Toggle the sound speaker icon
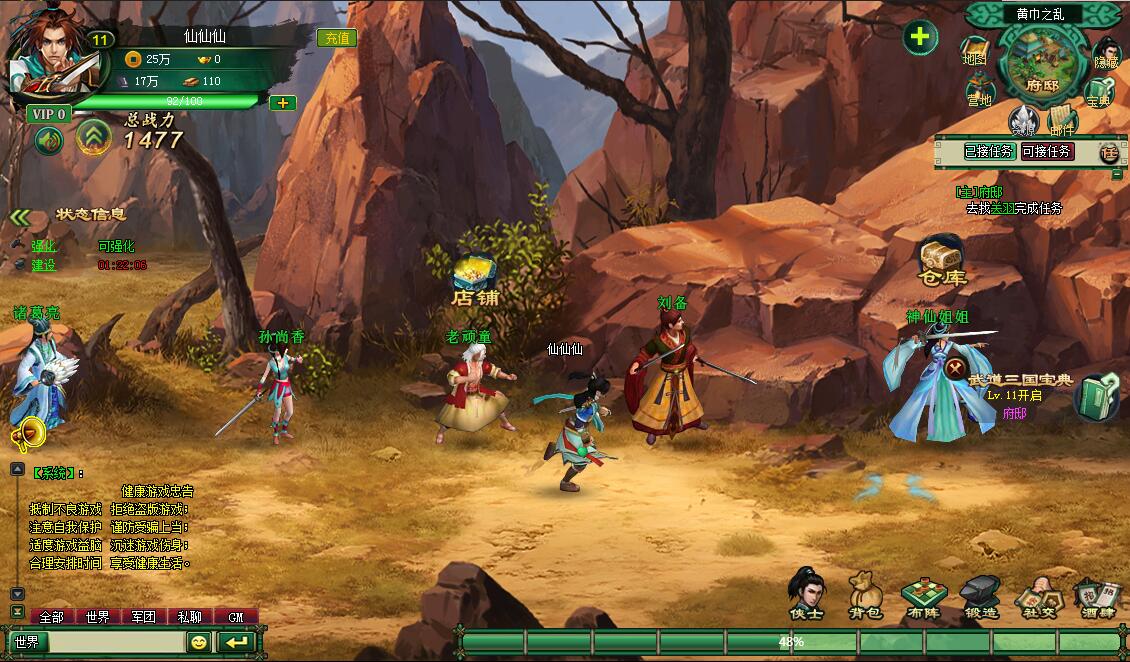This screenshot has height=662, width=1130. [x=49, y=141]
